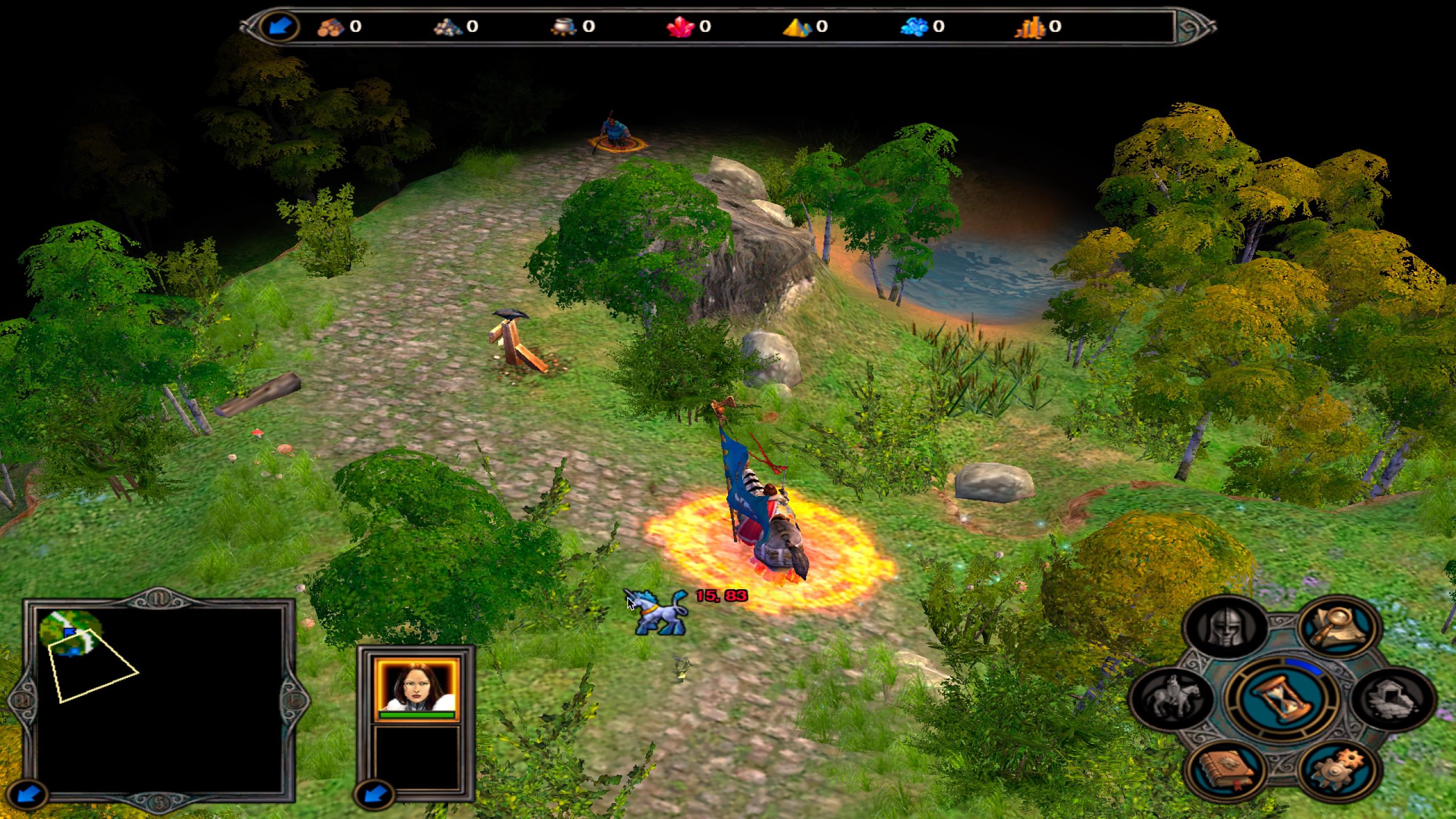Click the gold resource icon
This screenshot has height=819, width=1456.
[1030, 27]
